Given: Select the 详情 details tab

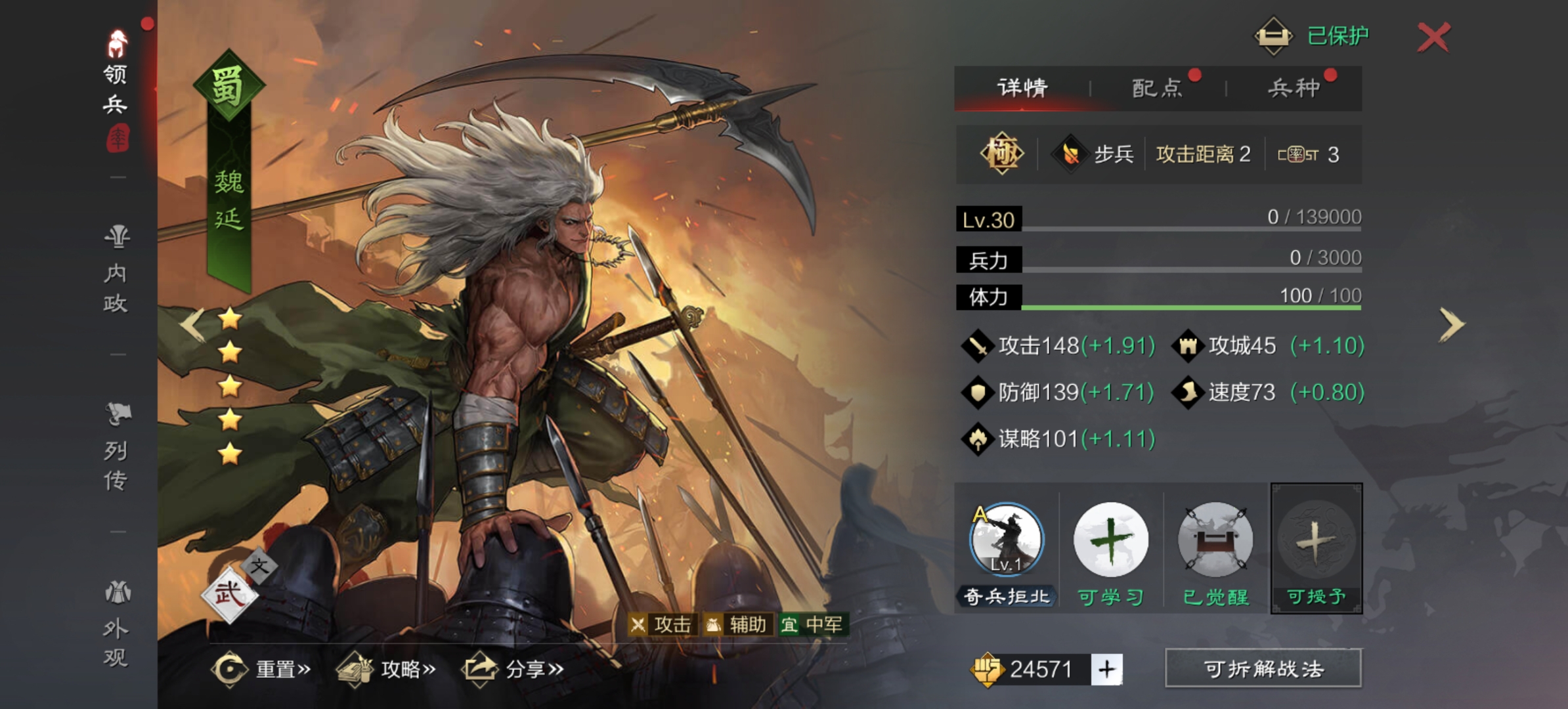Looking at the screenshot, I should coord(1022,88).
